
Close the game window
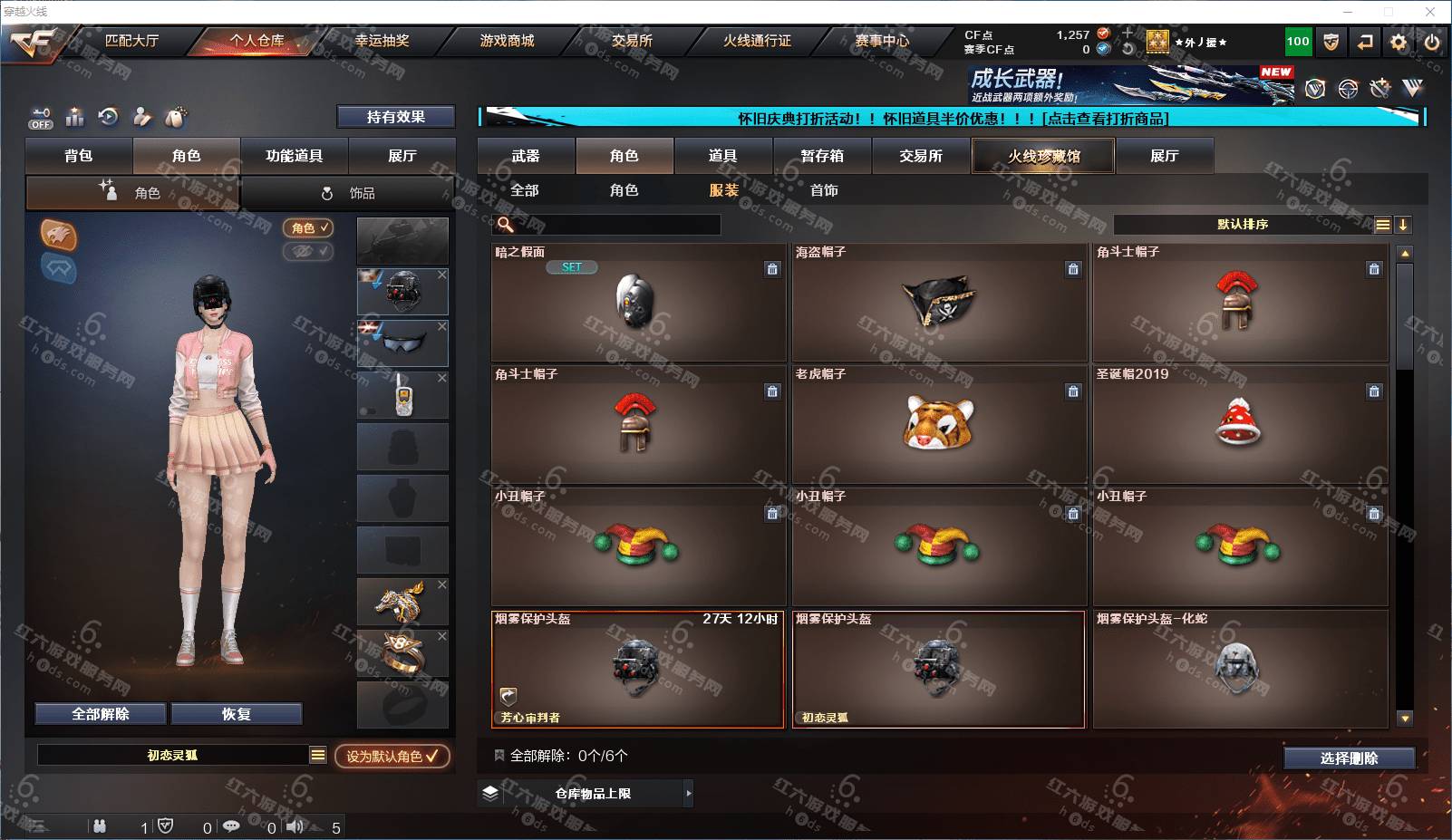1430,12
